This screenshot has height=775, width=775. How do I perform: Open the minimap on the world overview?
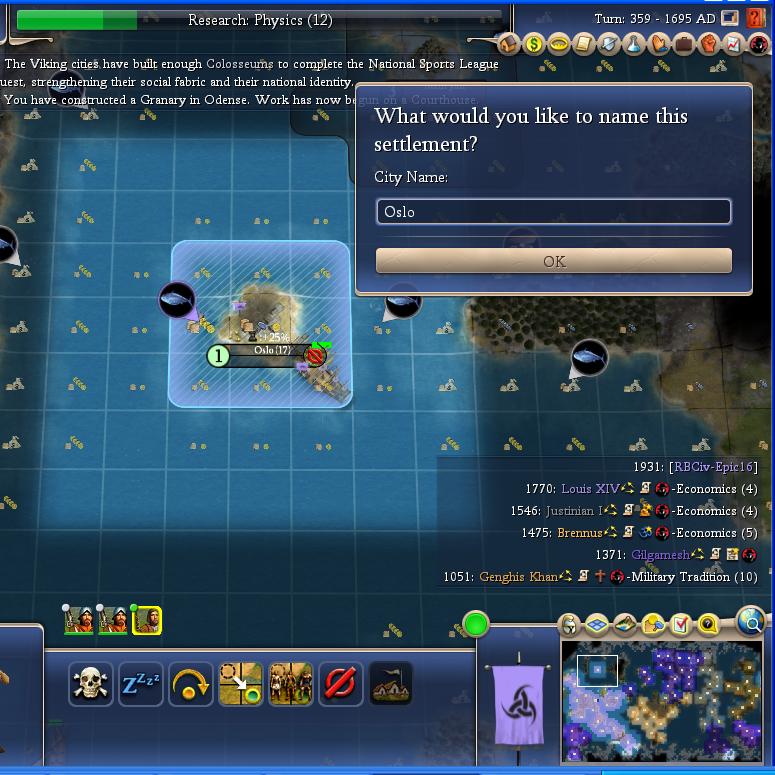tap(663, 704)
